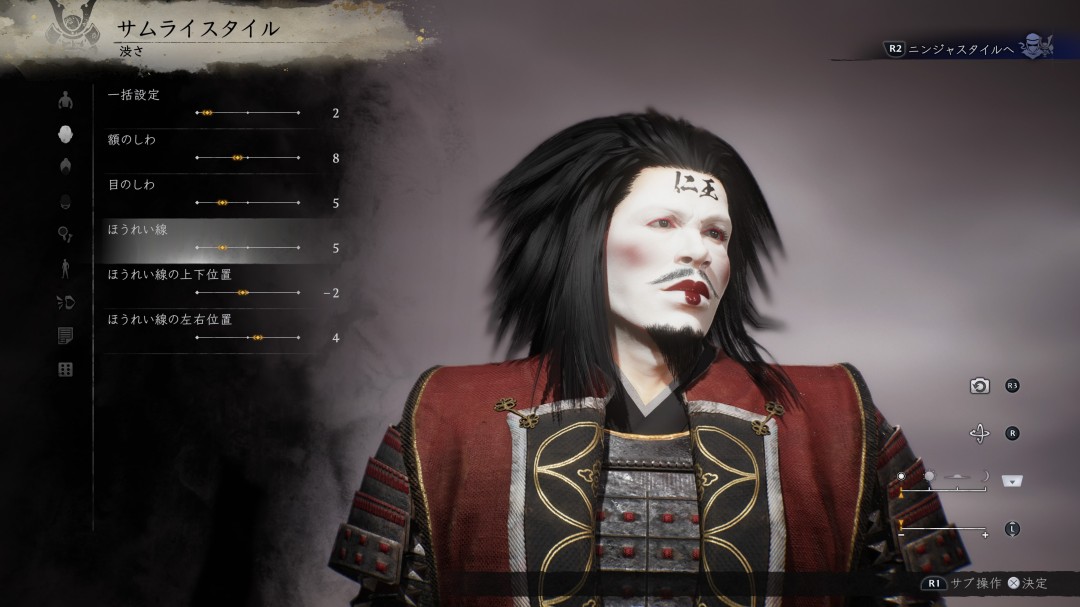Adjust the 目のしわ slider
This screenshot has height=607, width=1080.
click(x=247, y=203)
